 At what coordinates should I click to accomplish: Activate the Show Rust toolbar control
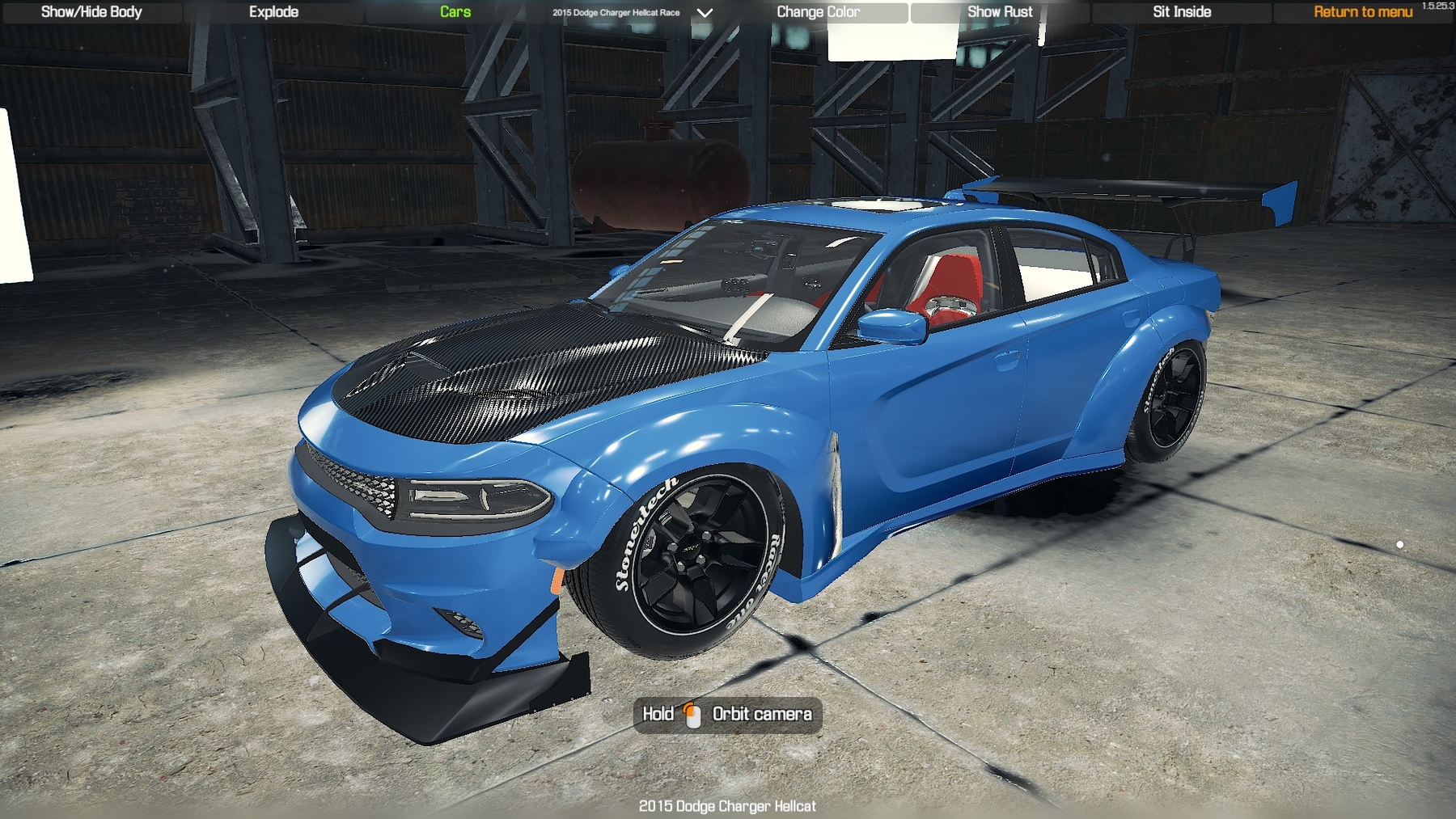(x=1001, y=11)
